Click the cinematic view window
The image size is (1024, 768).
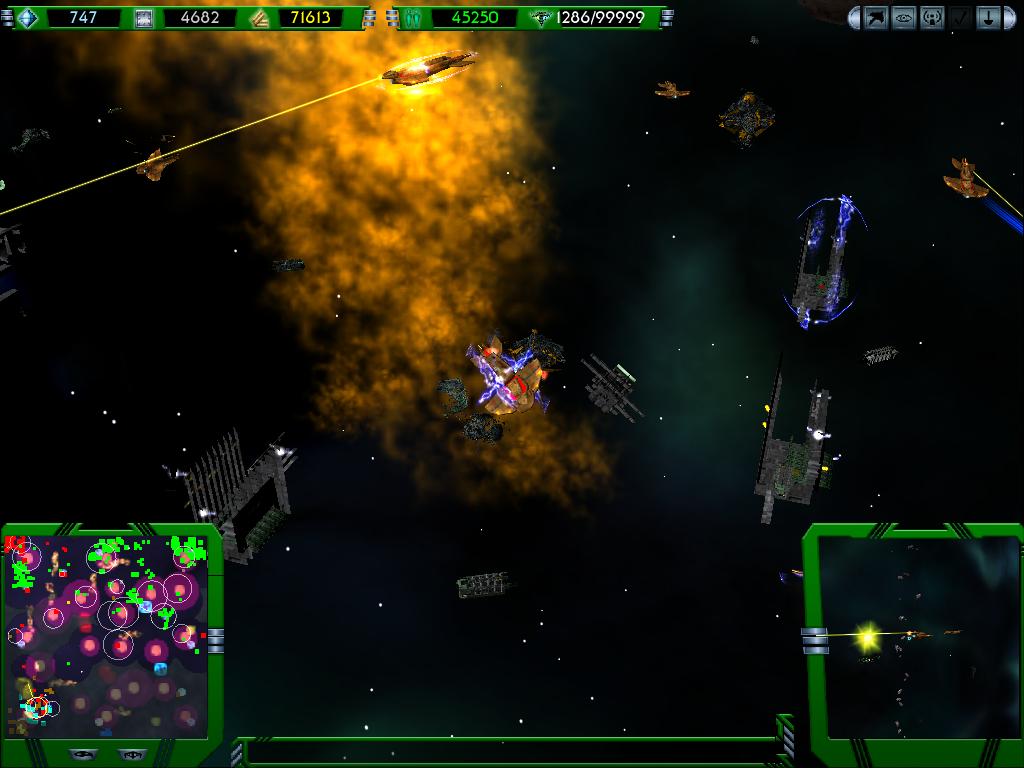click(x=918, y=636)
